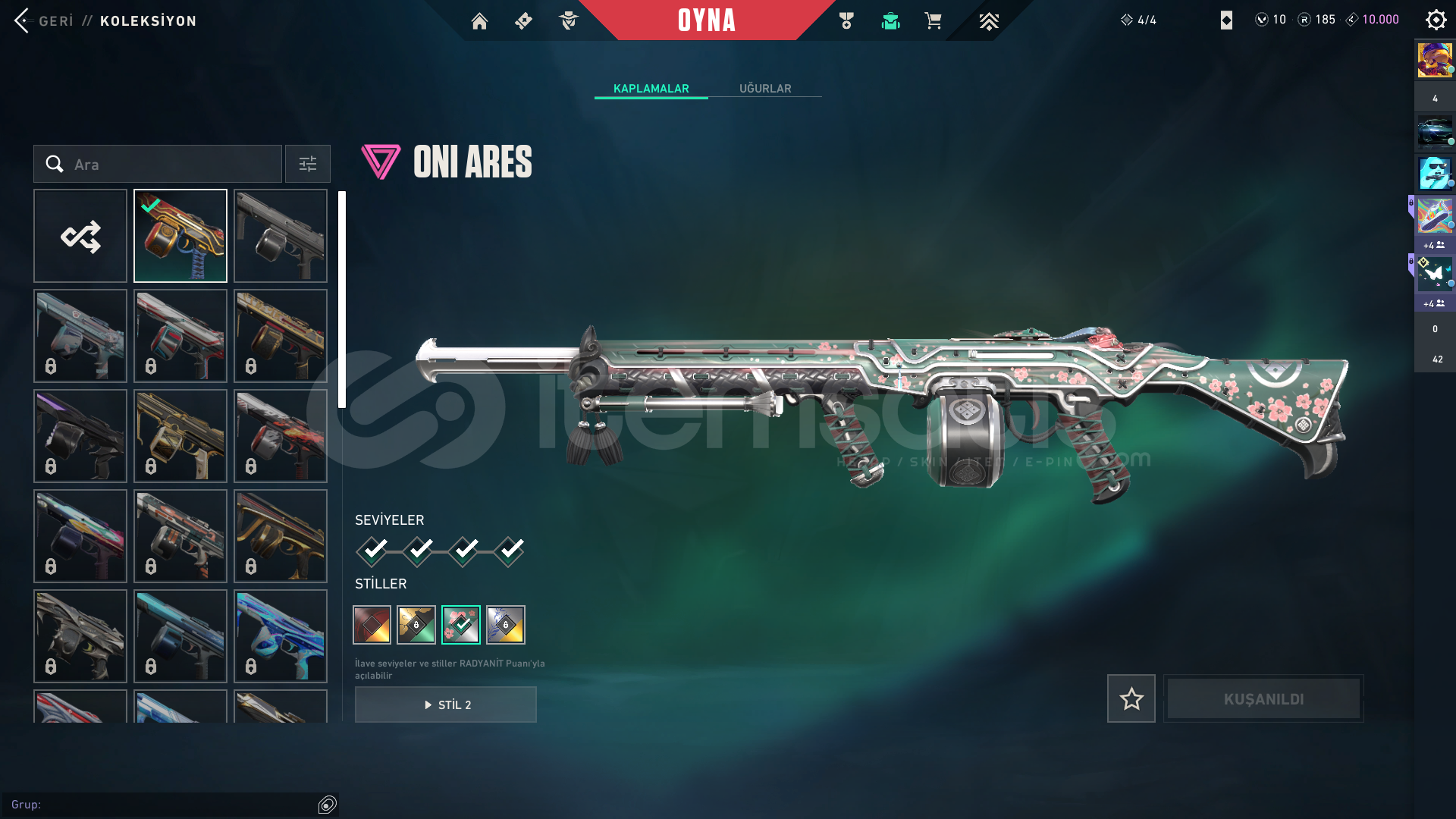Image resolution: width=1456 pixels, height=819 pixels.
Task: Select the equipped Oni Ares skin thumbnail
Action: (180, 236)
